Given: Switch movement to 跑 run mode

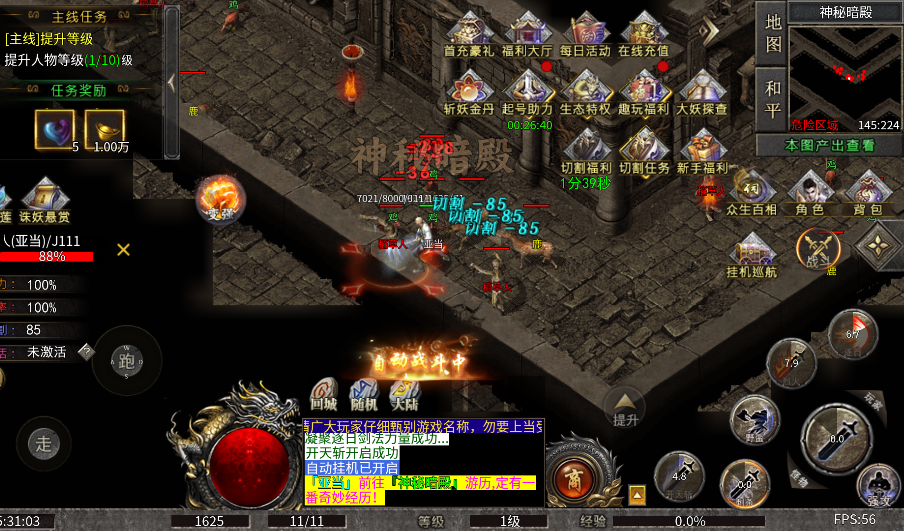Looking at the screenshot, I should coord(126,361).
